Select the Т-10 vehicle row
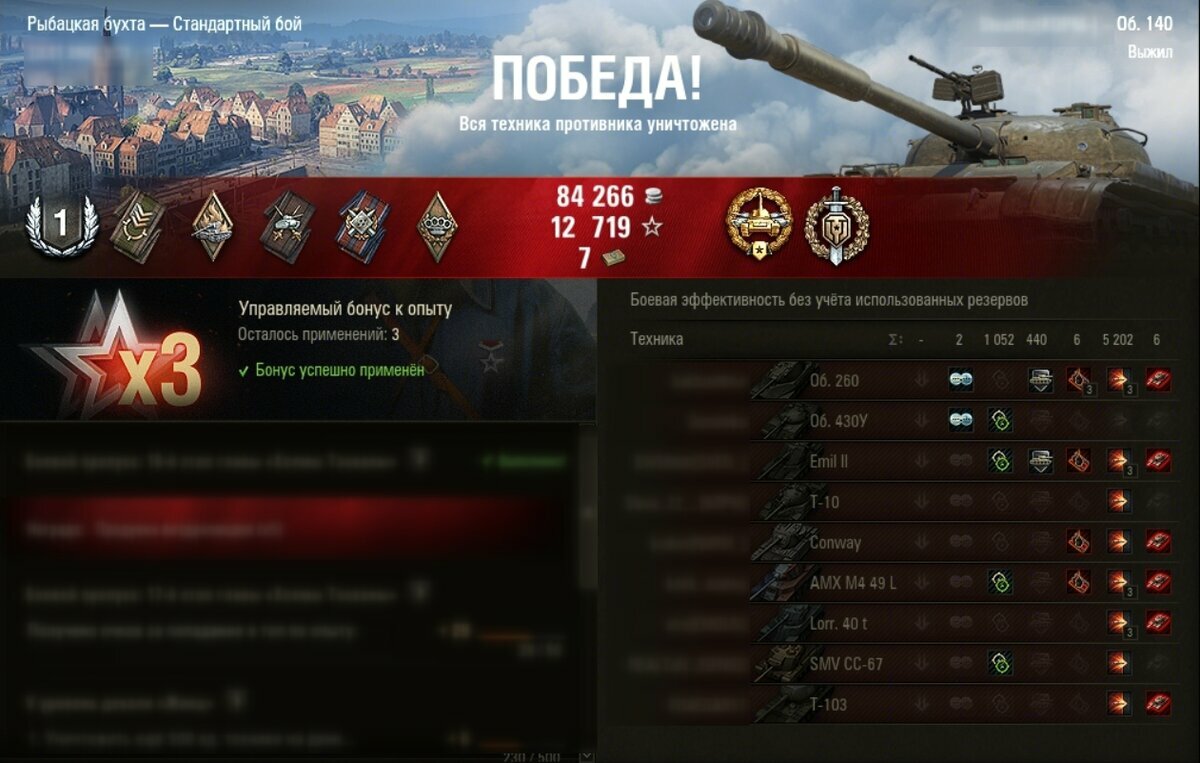The width and height of the screenshot is (1200, 763). [824, 502]
